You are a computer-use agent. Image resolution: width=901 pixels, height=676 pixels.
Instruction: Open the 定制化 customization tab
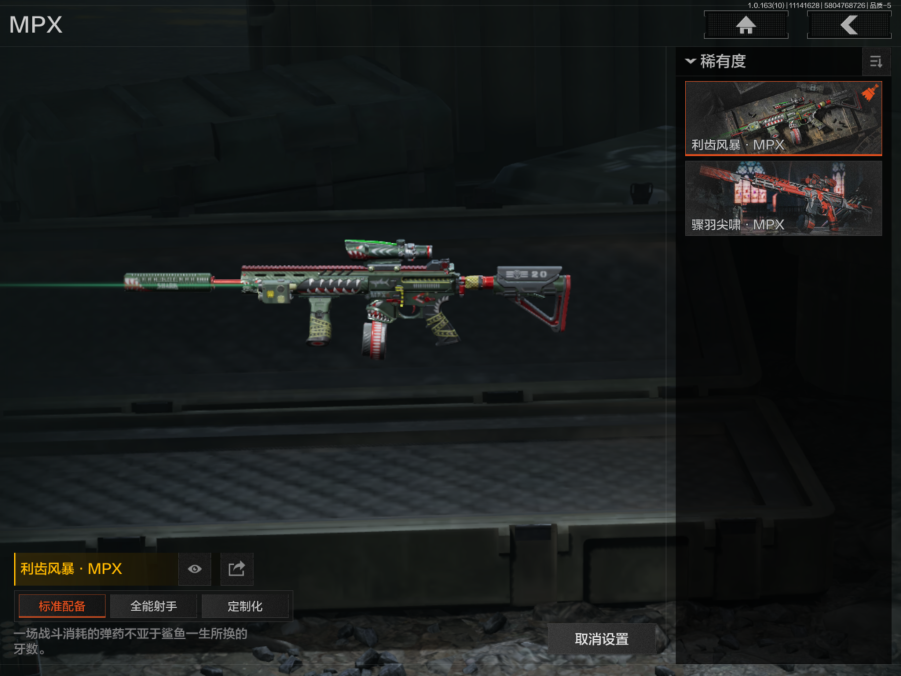click(245, 606)
